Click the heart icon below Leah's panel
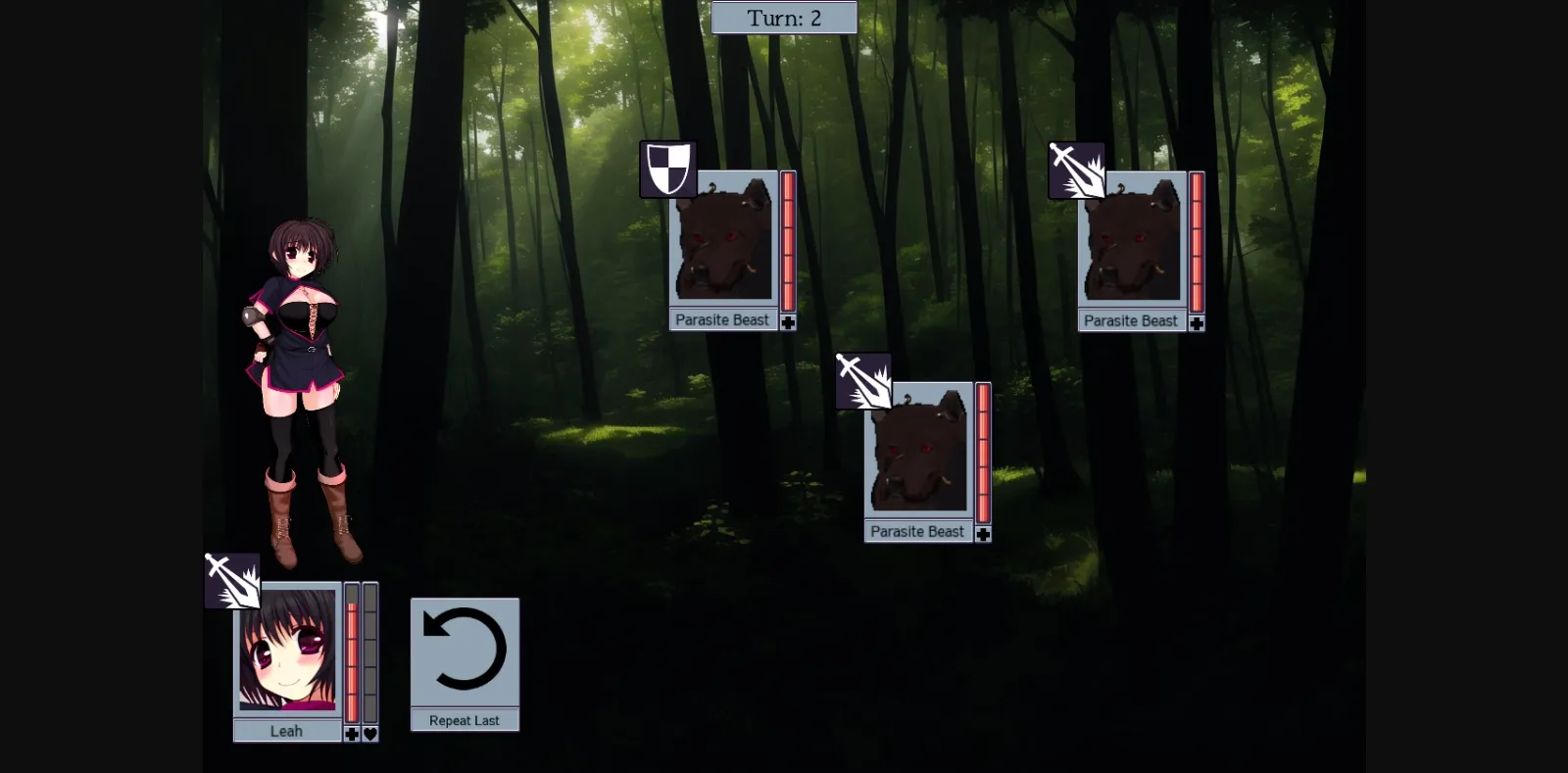Screen dimensions: 1568x773 pyautogui.click(x=369, y=733)
